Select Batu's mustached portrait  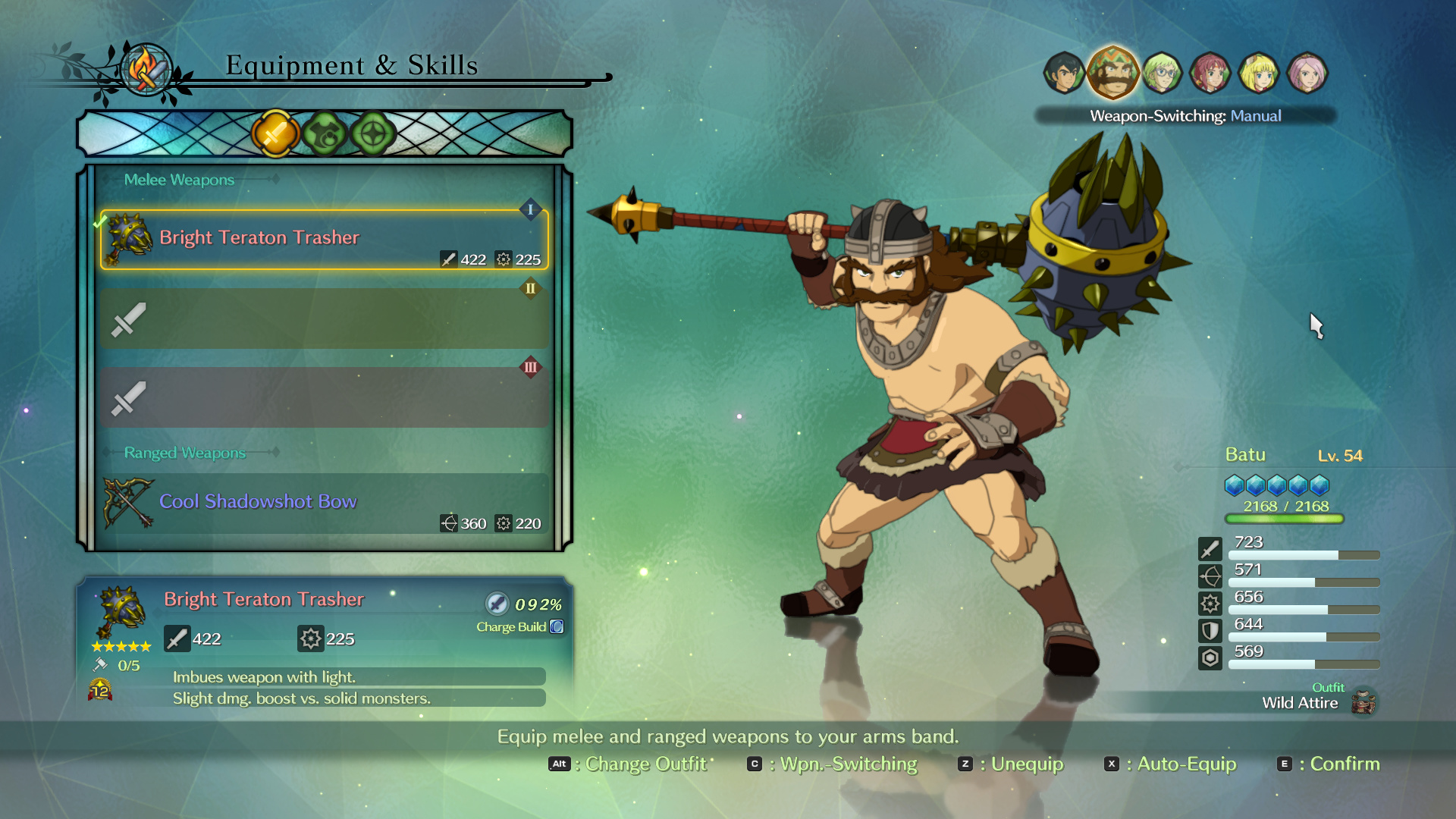(1112, 73)
